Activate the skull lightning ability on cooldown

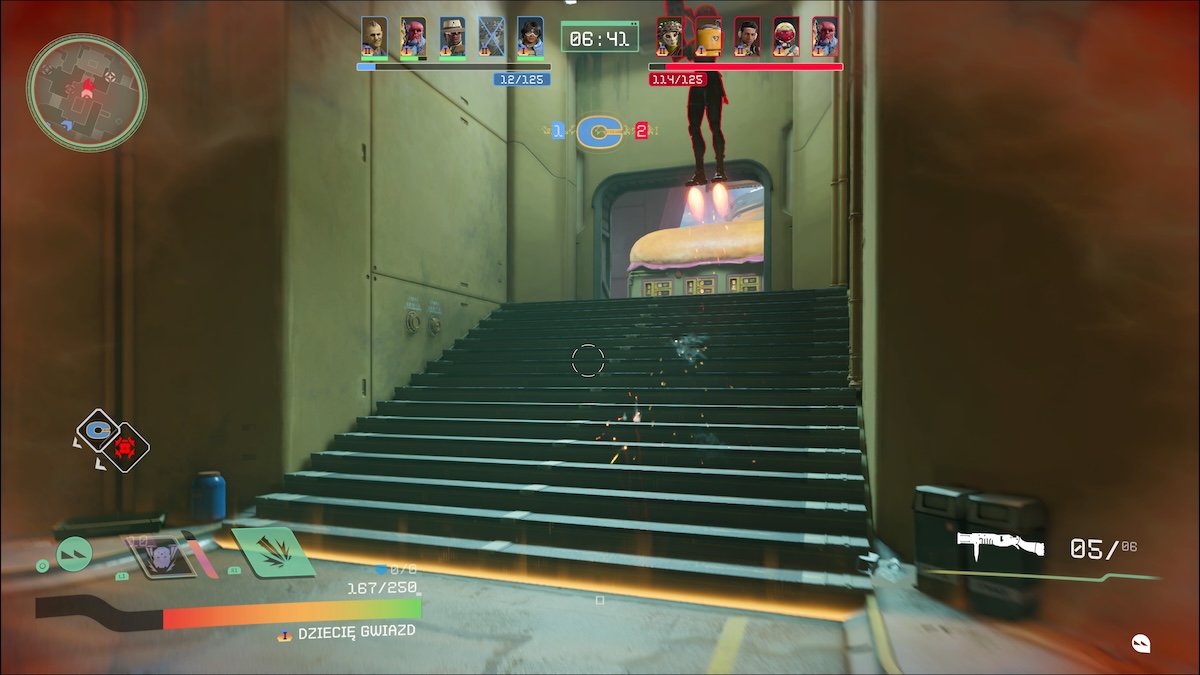pyautogui.click(x=158, y=556)
